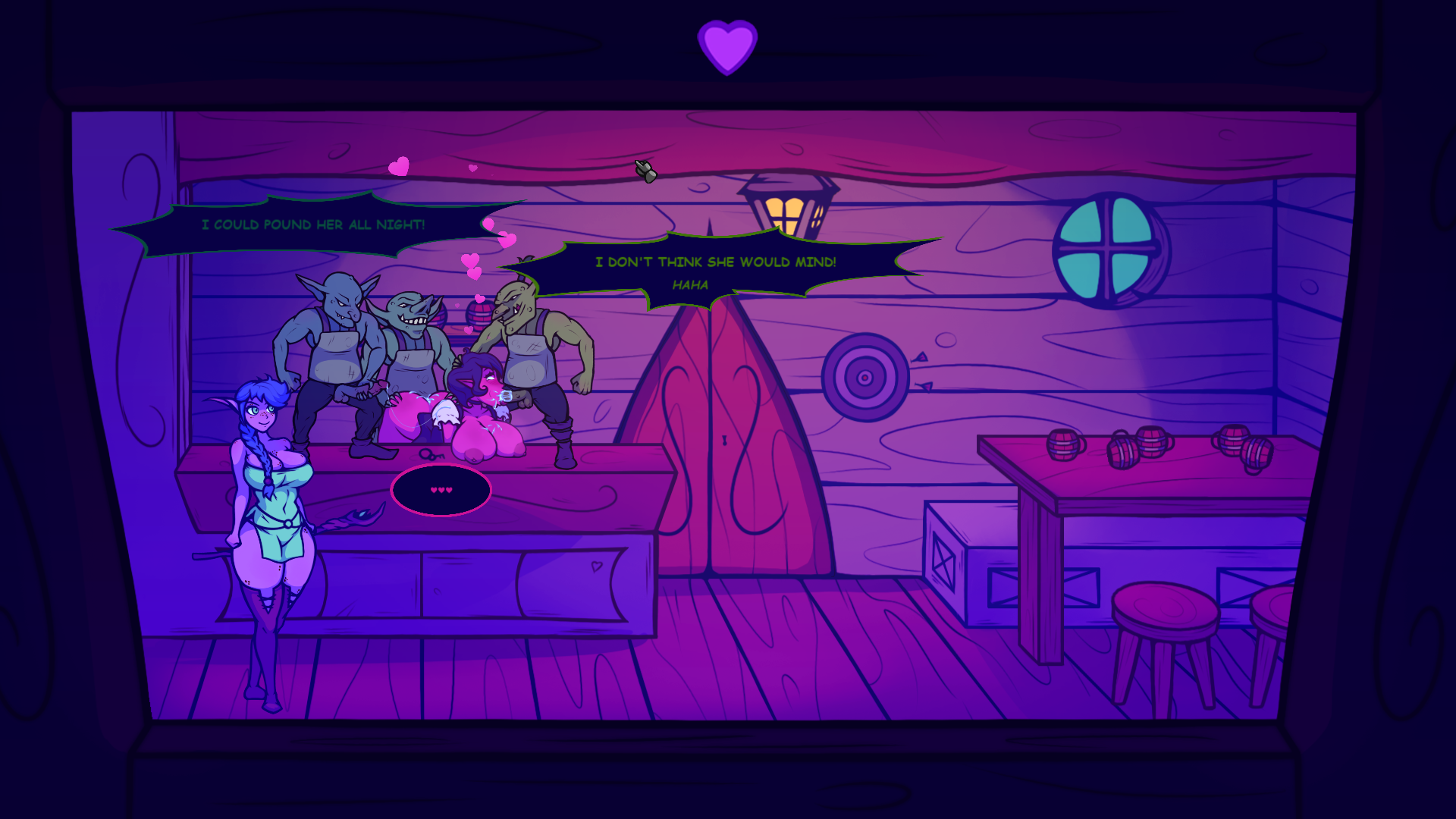Select the small dart stuck beside the dartboard
Image resolution: width=1456 pixels, height=819 pixels.
(x=920, y=358)
